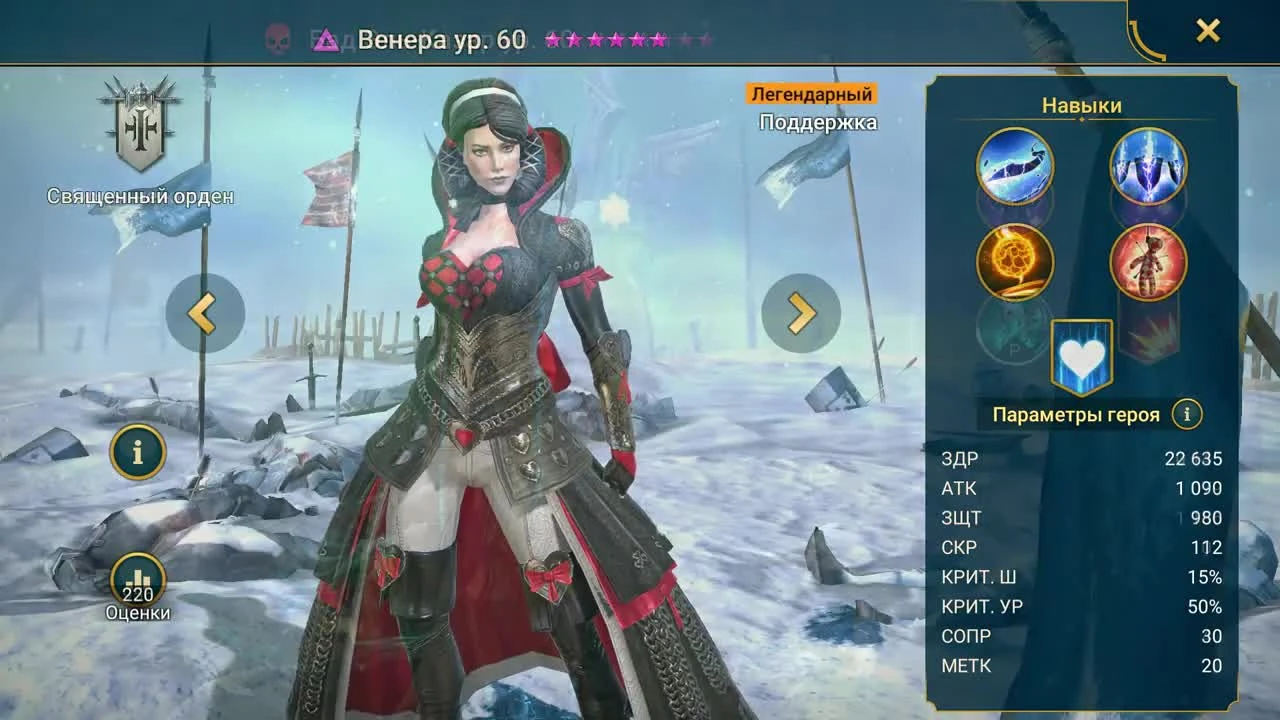Click the Легендарный rarity label
Screen dimensions: 1280x720
tap(812, 94)
